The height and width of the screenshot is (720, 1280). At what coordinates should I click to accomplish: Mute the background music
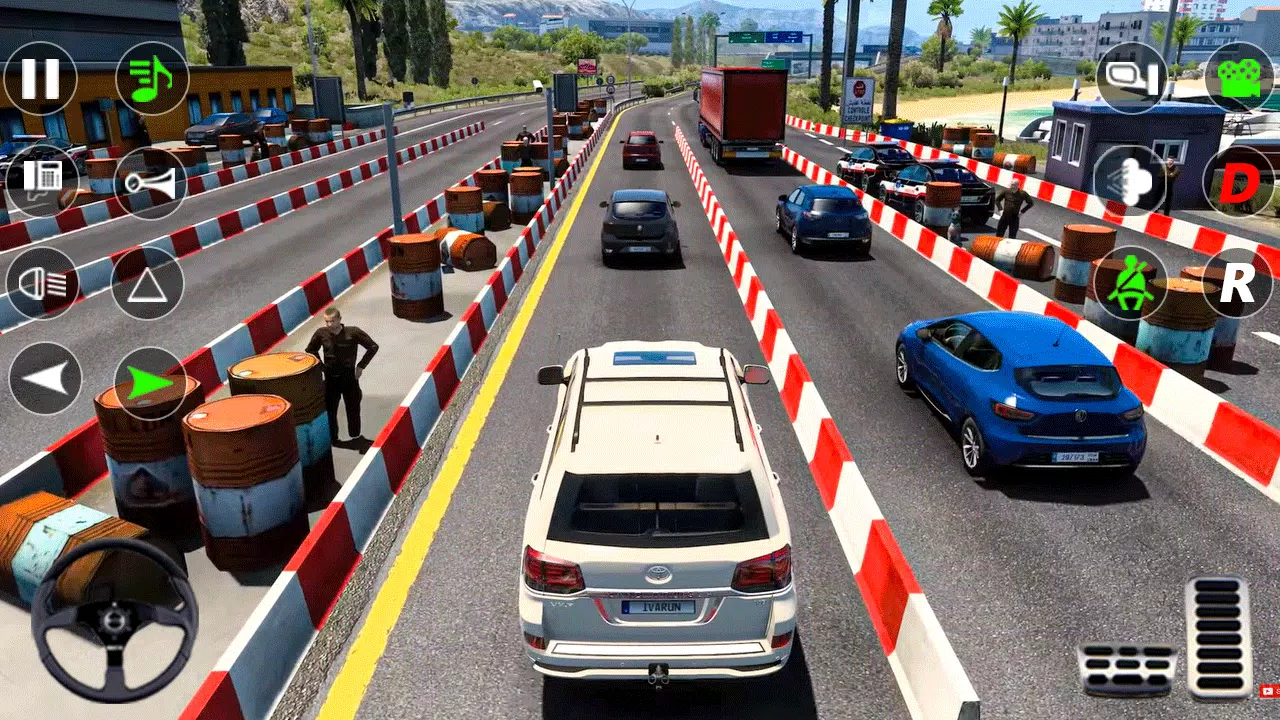tap(152, 80)
